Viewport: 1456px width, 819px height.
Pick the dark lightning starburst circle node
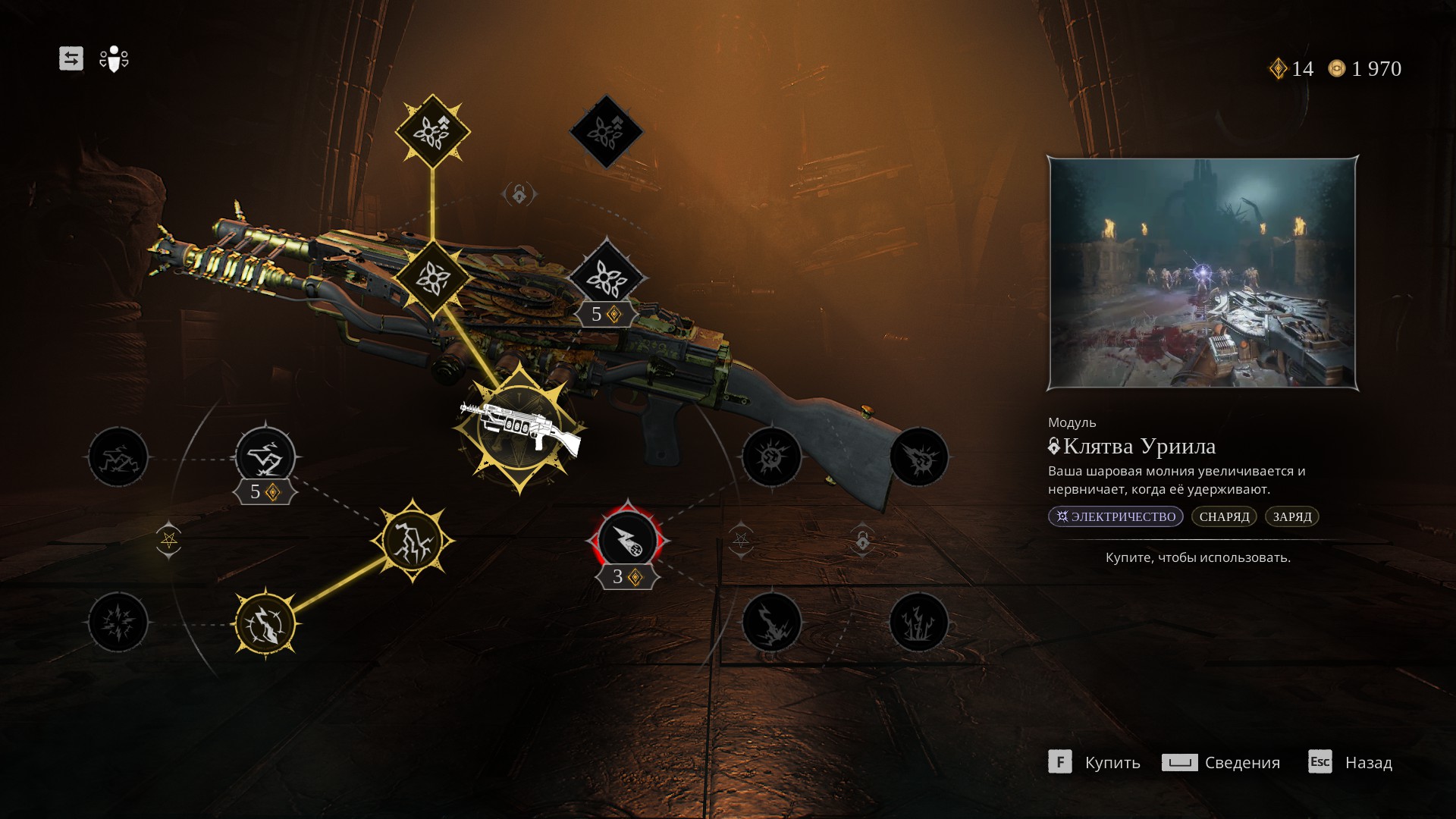point(118,623)
